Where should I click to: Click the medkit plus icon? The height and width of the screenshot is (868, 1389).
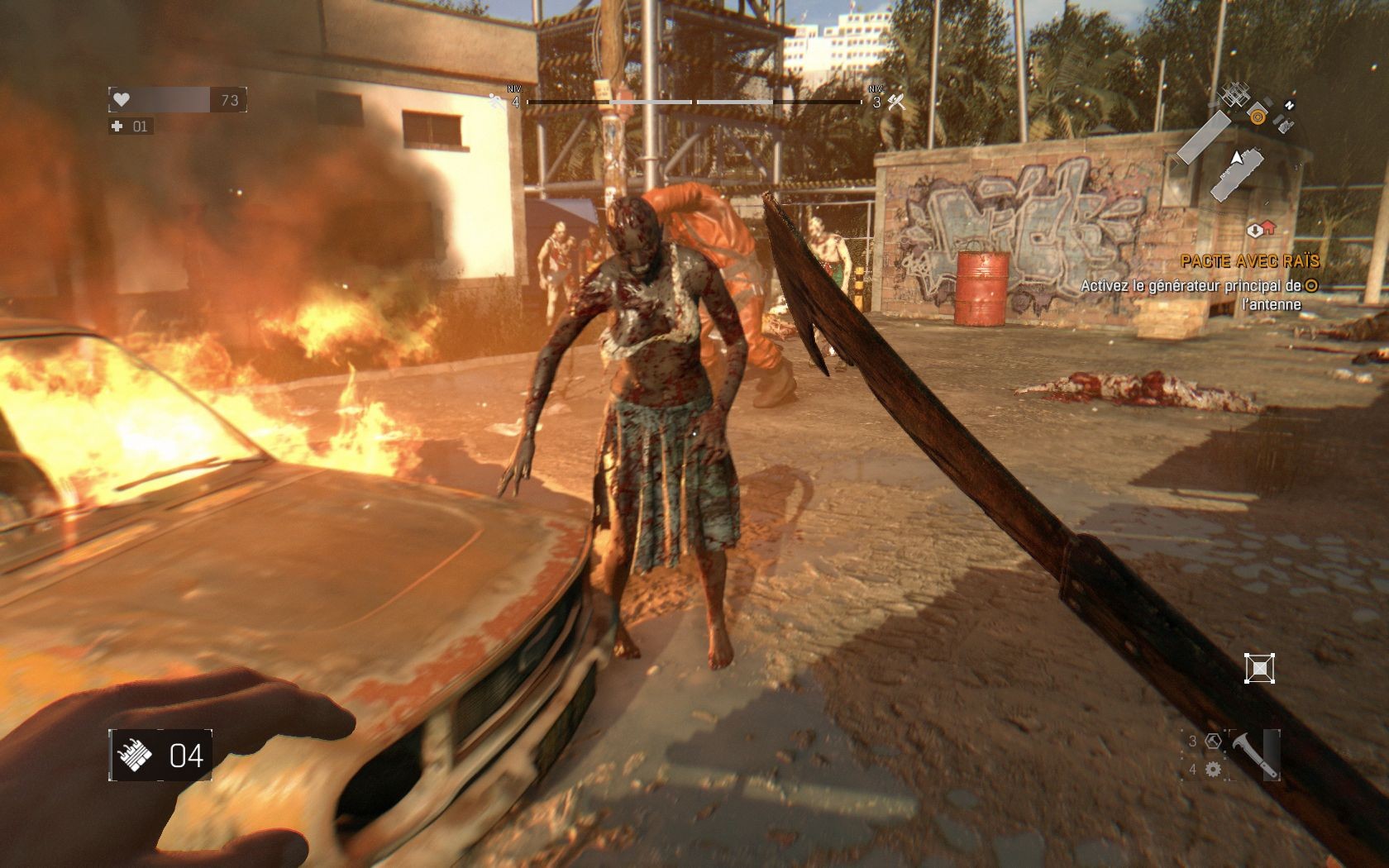point(117,126)
